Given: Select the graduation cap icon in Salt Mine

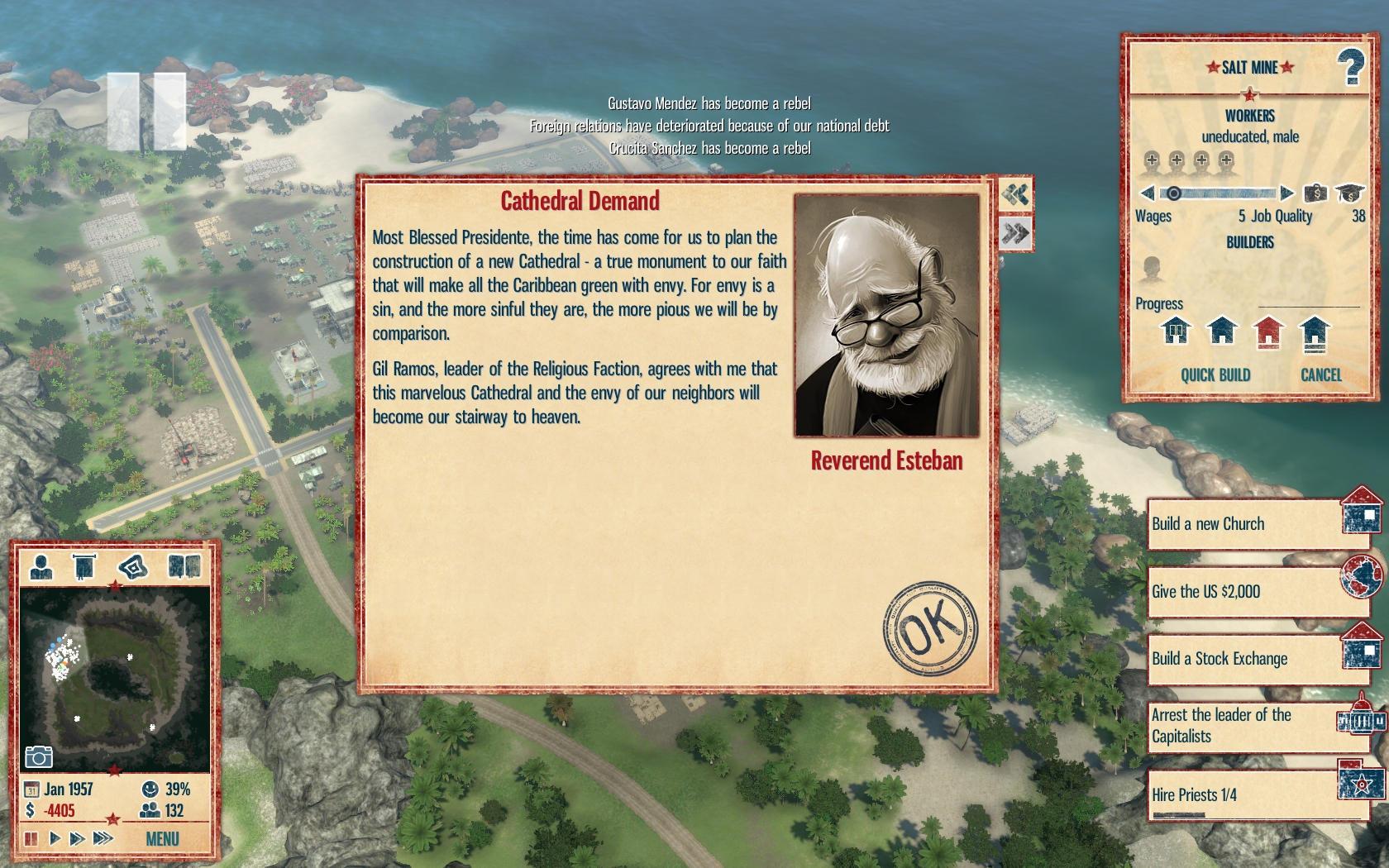Looking at the screenshot, I should click(x=1349, y=193).
